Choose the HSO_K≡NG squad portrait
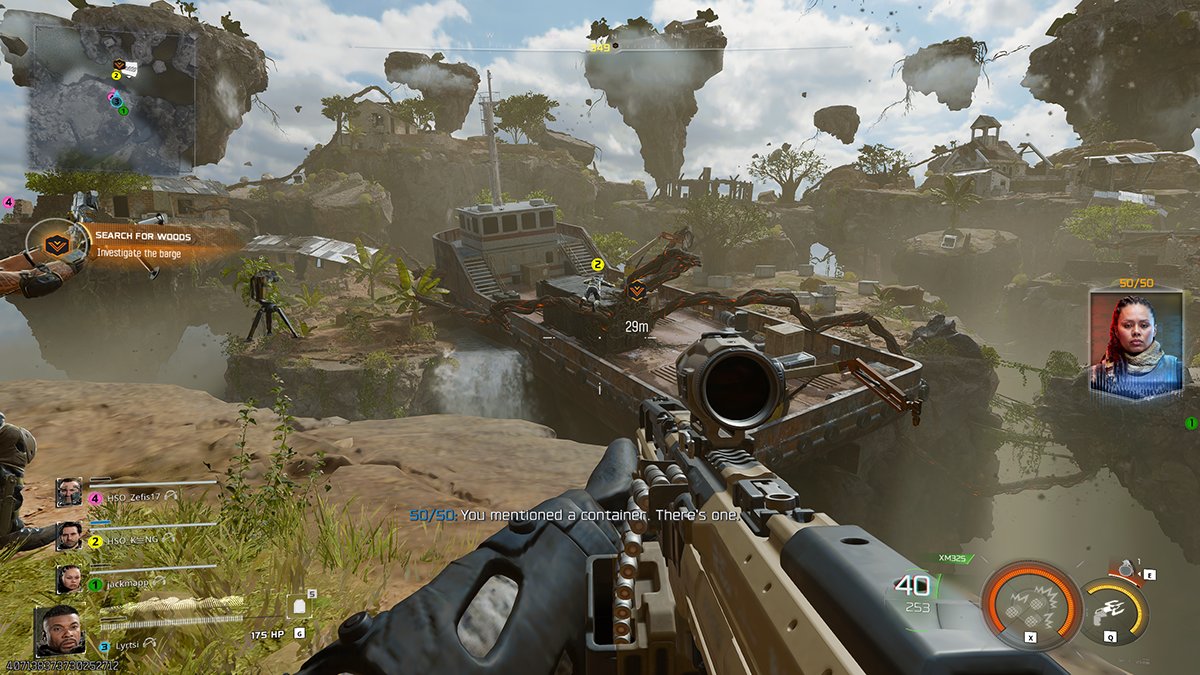Viewport: 1200px width, 675px height. 69,536
